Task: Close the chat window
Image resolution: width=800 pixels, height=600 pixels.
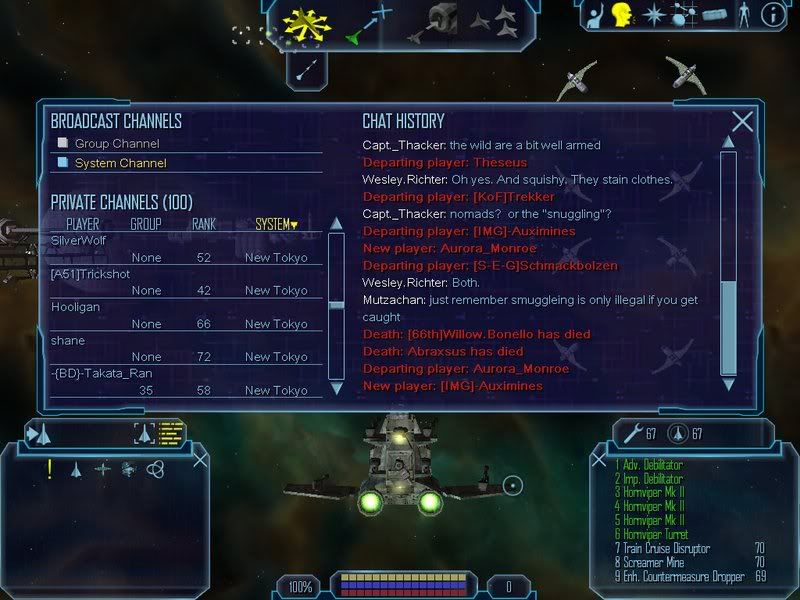Action: coord(742,122)
